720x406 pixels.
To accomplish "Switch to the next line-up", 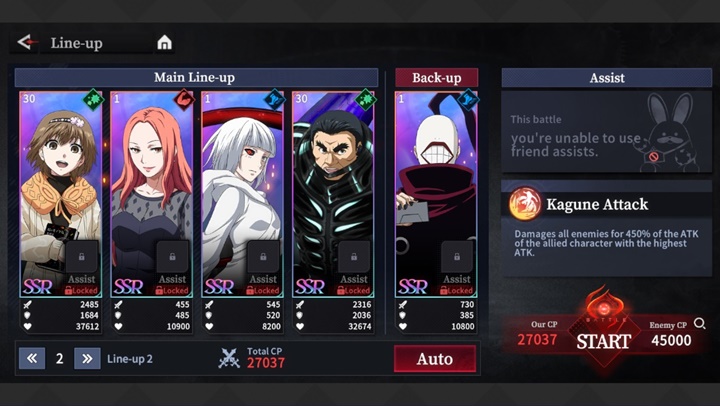I will coord(87,358).
